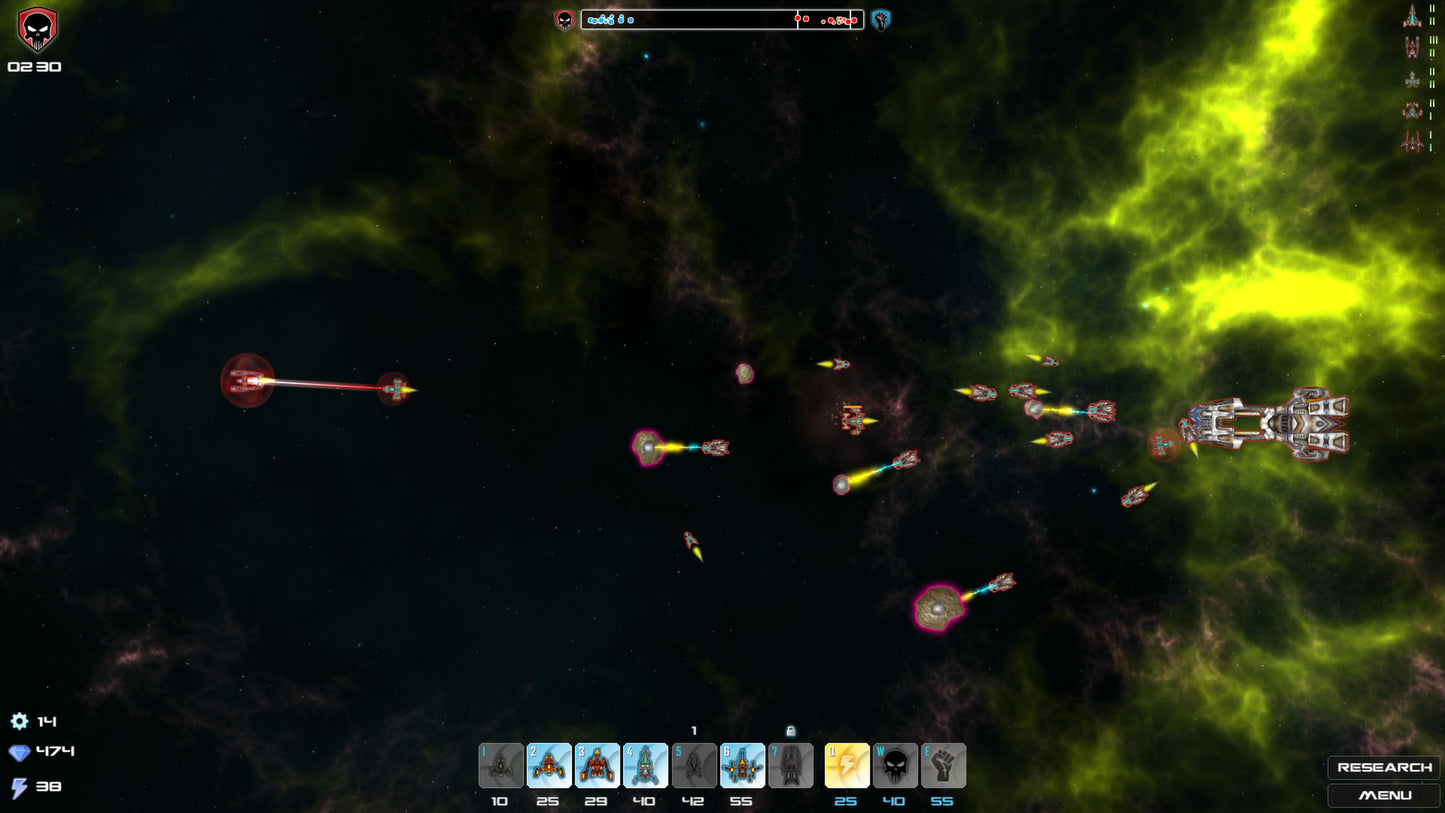Click the red skull emblem above the timer

pyautogui.click(x=38, y=30)
